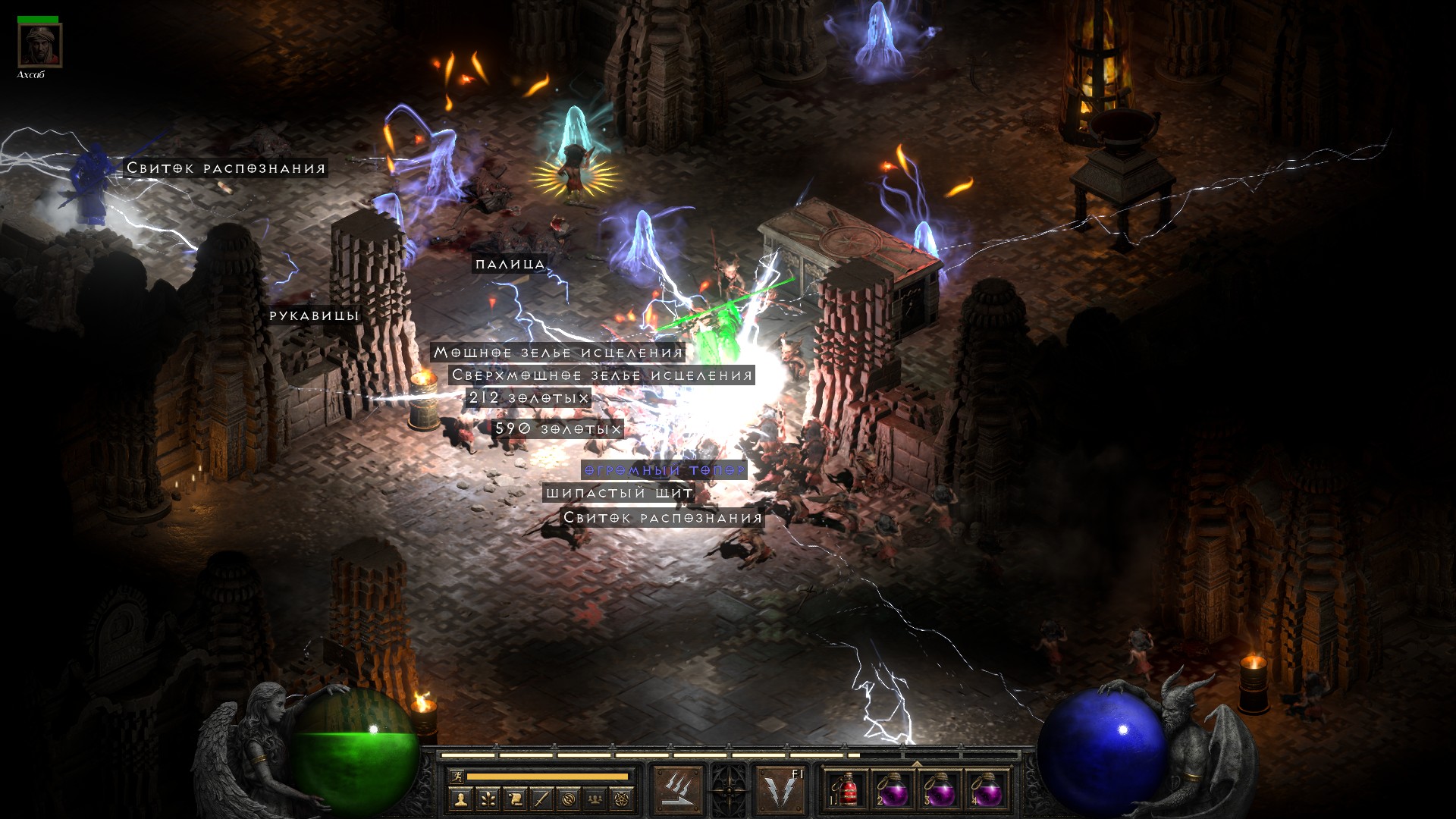1456x819 pixels.
Task: Pick up the Огромный топор item label
Action: pos(664,470)
